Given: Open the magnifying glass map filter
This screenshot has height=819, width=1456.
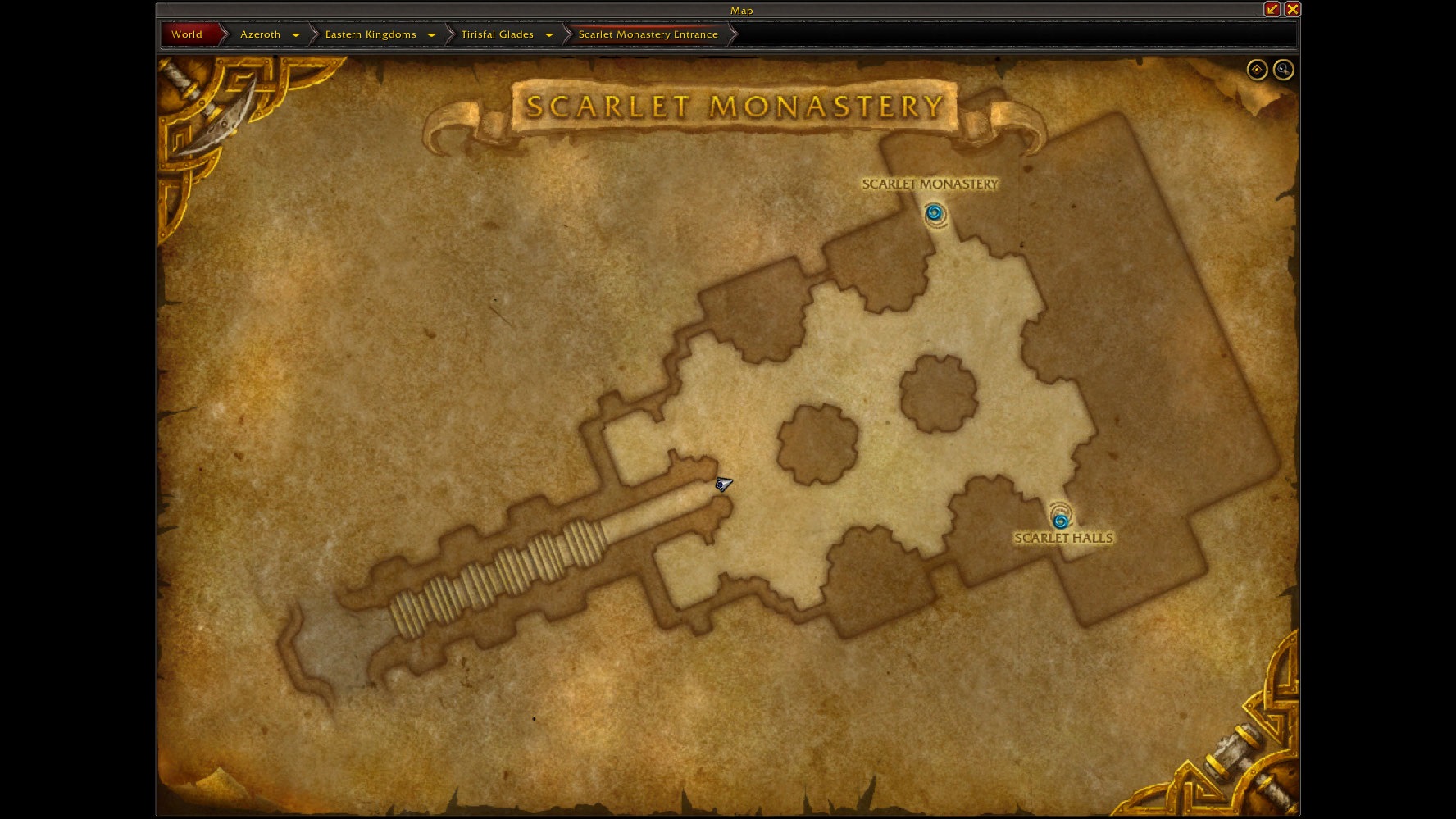Looking at the screenshot, I should coord(1283,70).
